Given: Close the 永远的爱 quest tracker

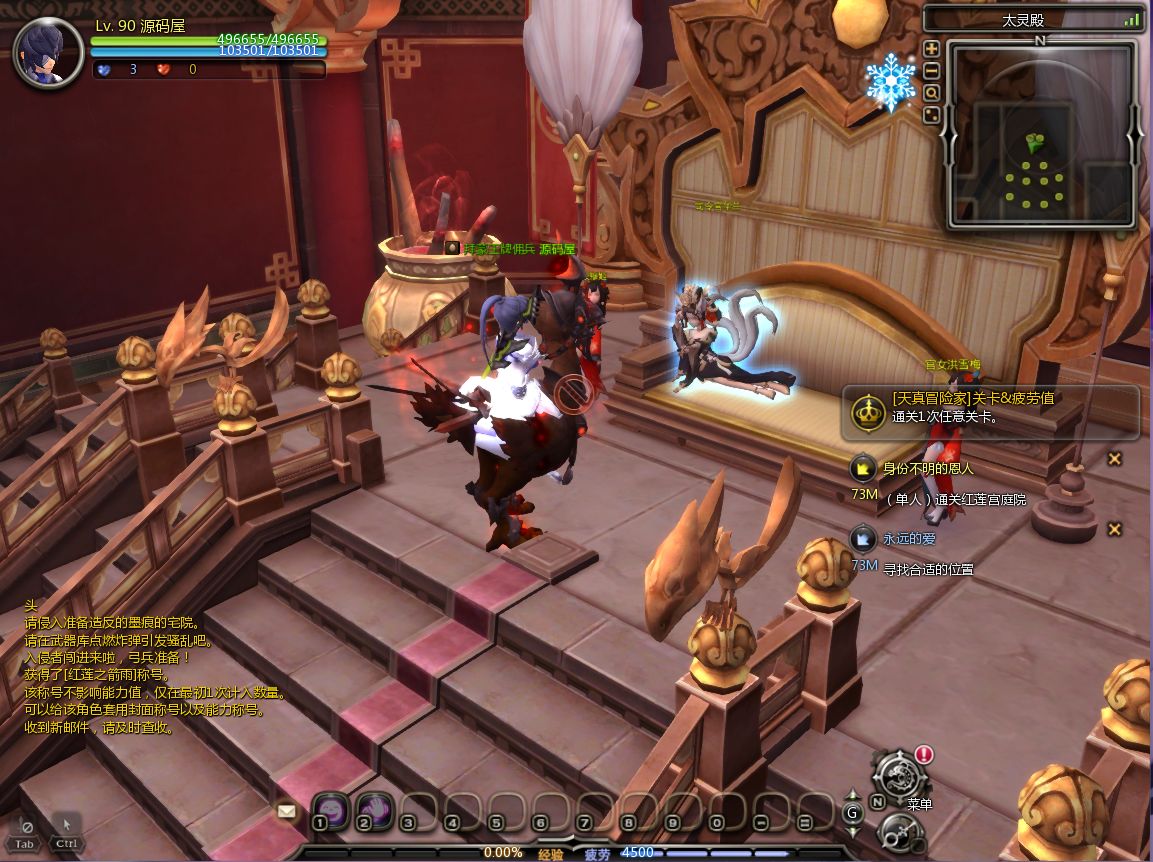Looking at the screenshot, I should point(1114,529).
